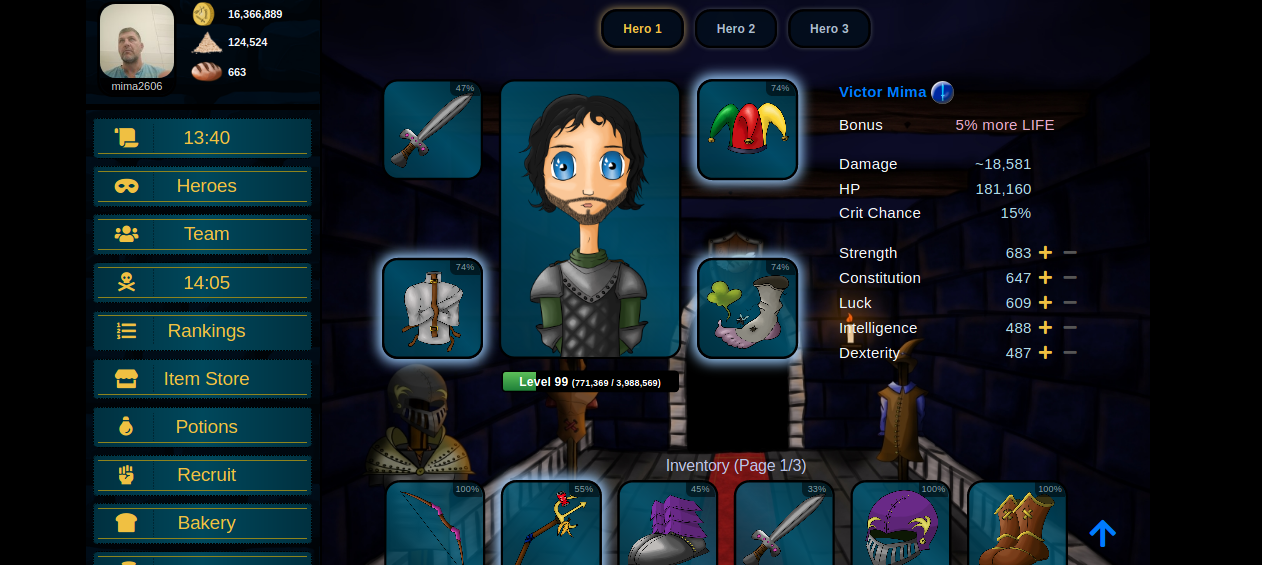Decrease Luck with the minus button
This screenshot has width=1262, height=565.
click(x=1070, y=303)
